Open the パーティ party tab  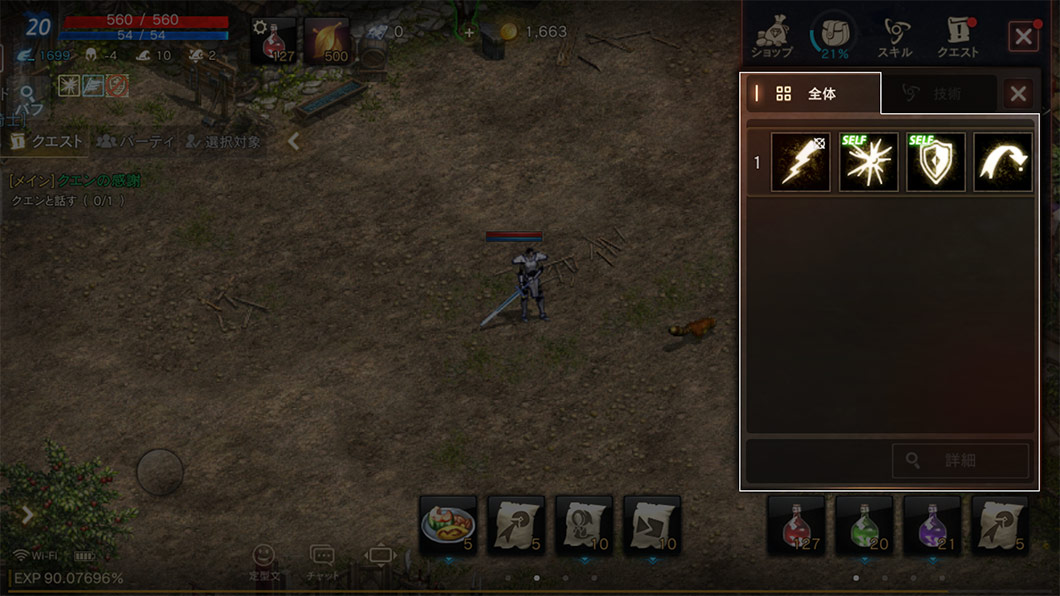coord(135,142)
